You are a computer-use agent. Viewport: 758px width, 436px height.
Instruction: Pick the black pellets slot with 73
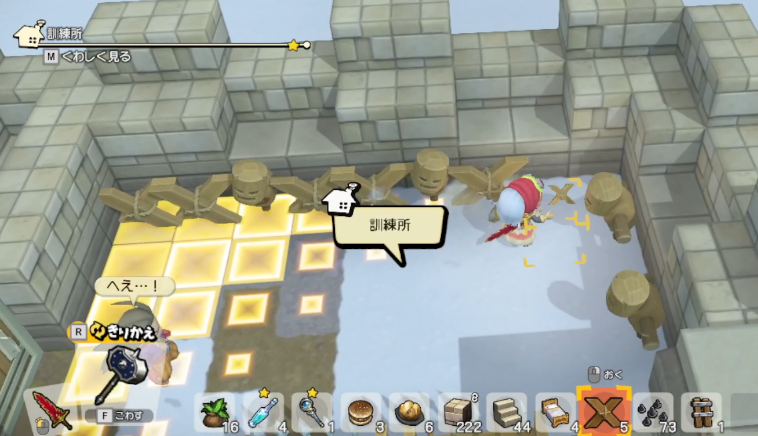click(x=654, y=412)
